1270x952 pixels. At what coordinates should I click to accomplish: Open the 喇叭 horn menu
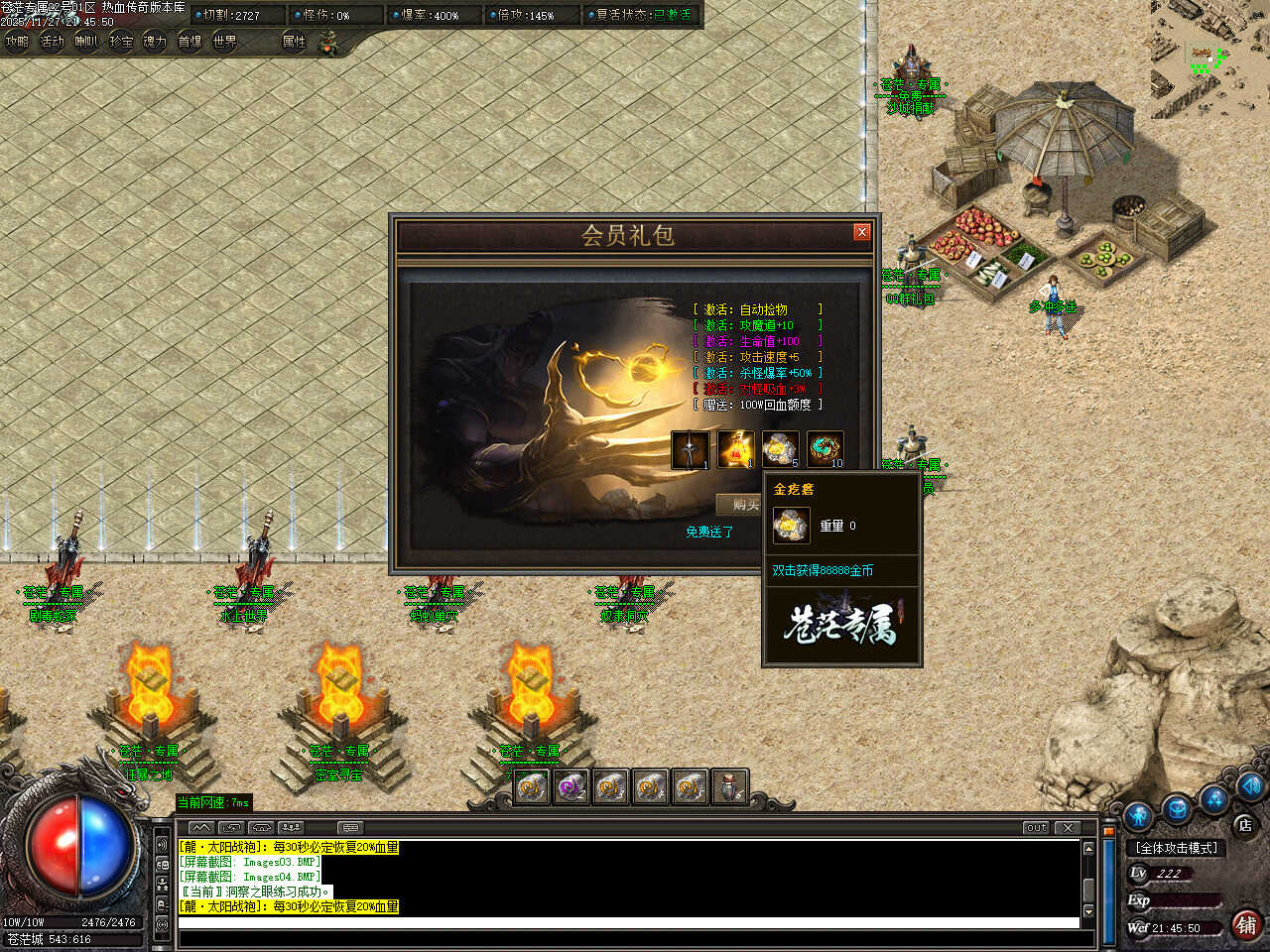coord(86,42)
